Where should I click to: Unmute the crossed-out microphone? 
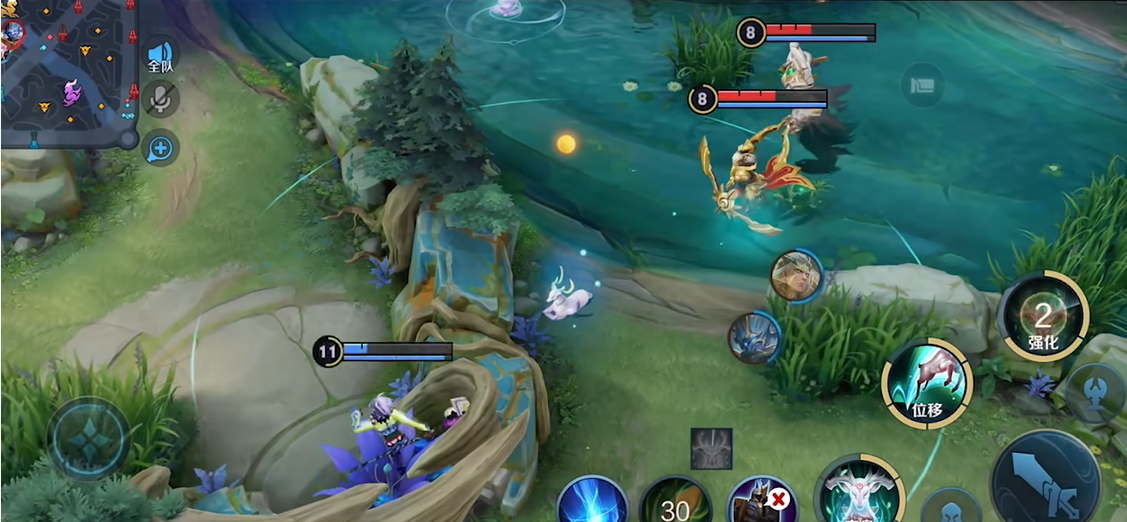pos(160,99)
